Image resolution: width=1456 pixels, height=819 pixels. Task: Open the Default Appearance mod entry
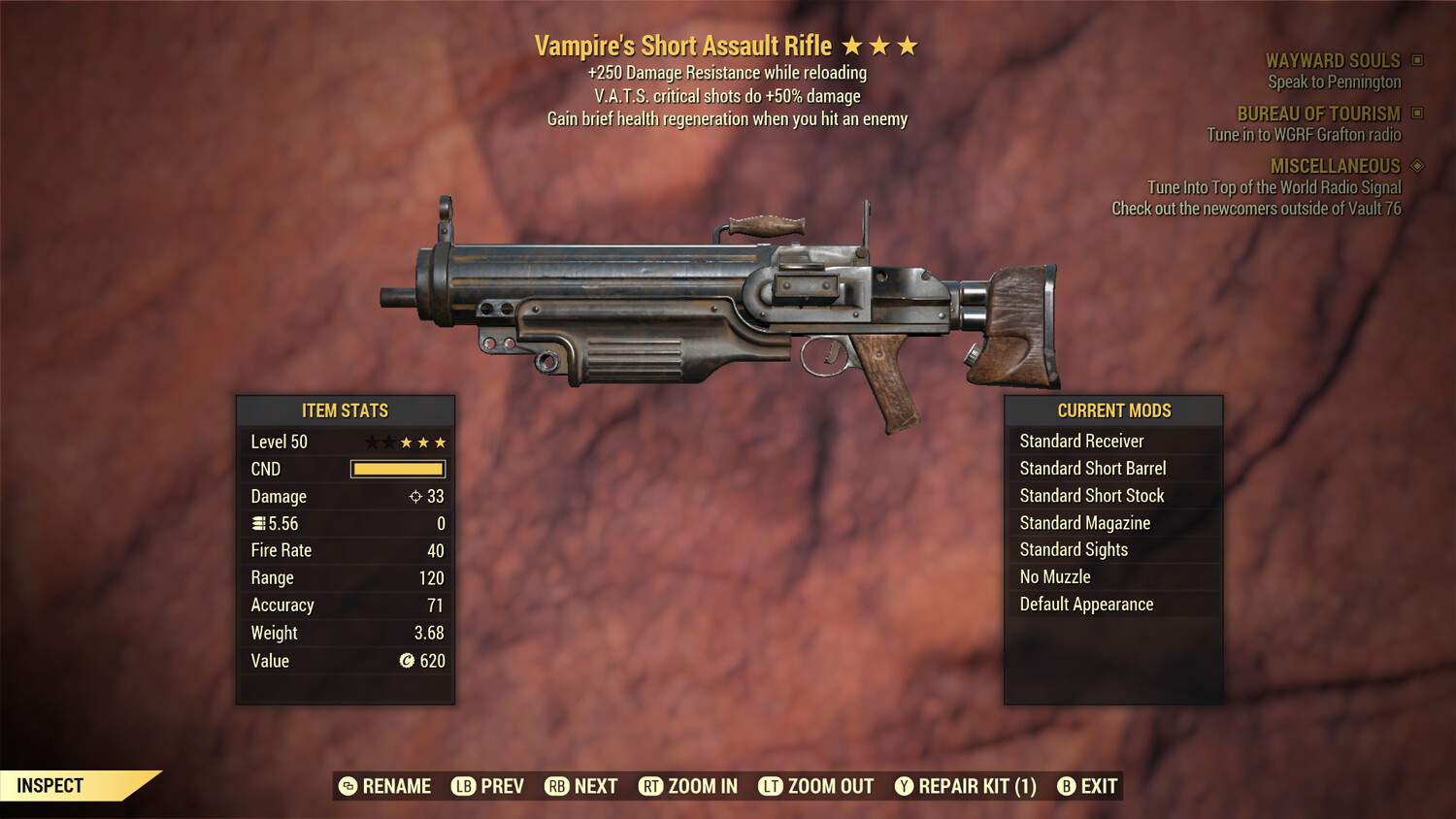pos(1086,604)
